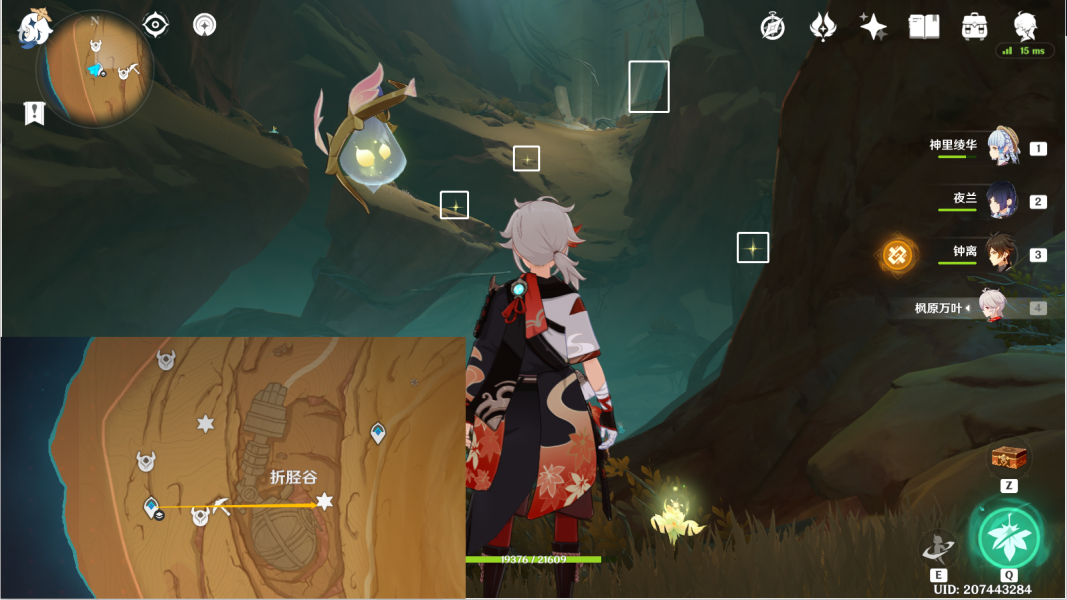This screenshot has height=600, width=1067.
Task: Open the circular minimap
Action: 95,68
